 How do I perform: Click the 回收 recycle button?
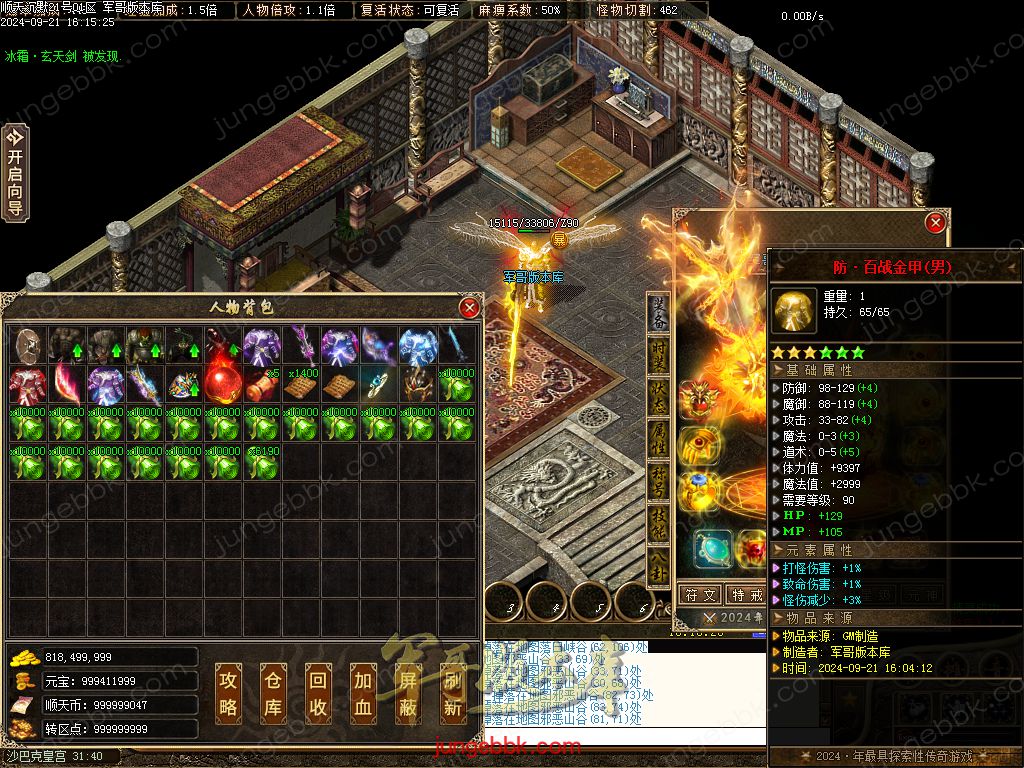pyautogui.click(x=318, y=693)
